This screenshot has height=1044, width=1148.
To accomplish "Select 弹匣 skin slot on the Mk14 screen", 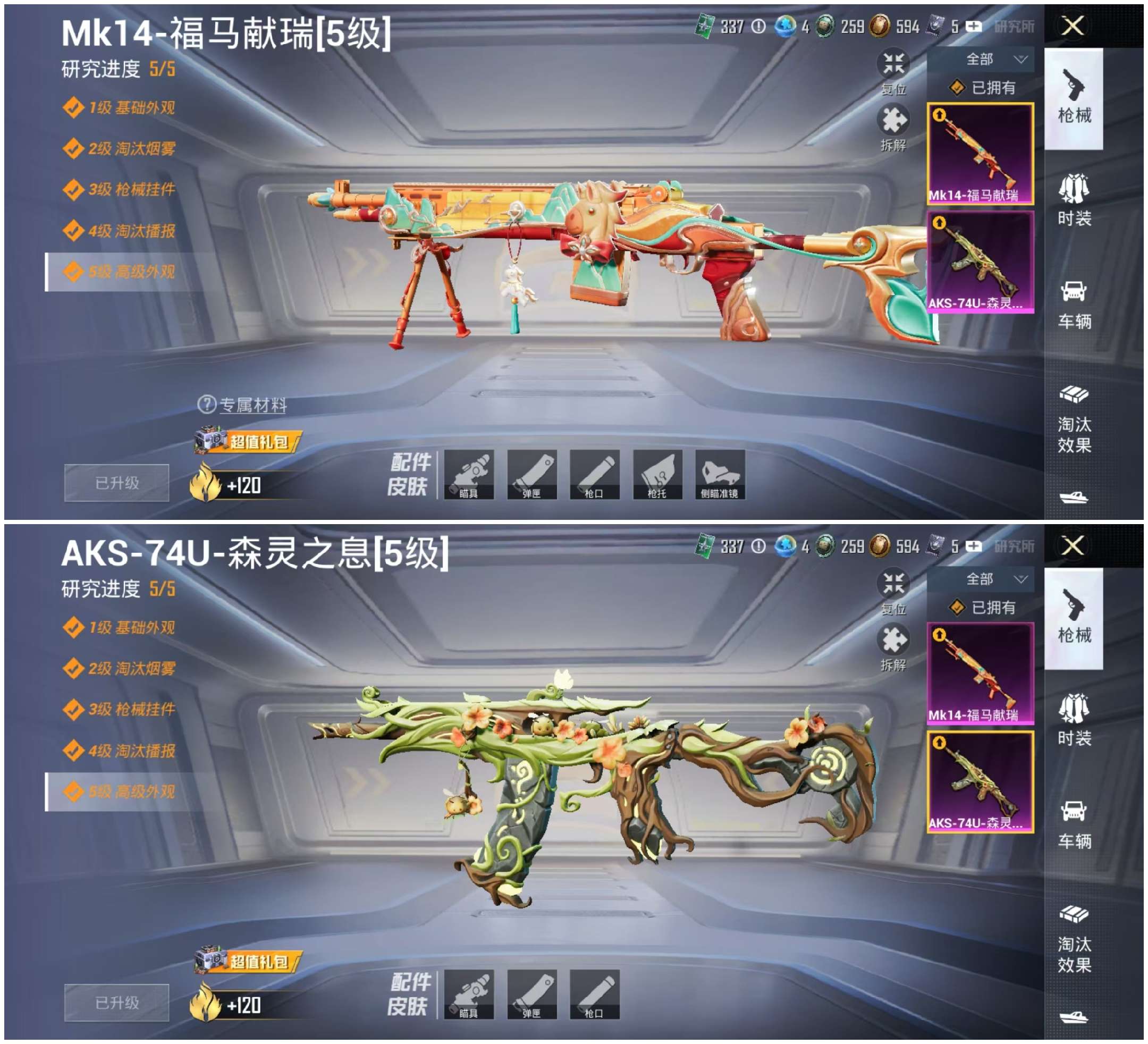I will [532, 475].
